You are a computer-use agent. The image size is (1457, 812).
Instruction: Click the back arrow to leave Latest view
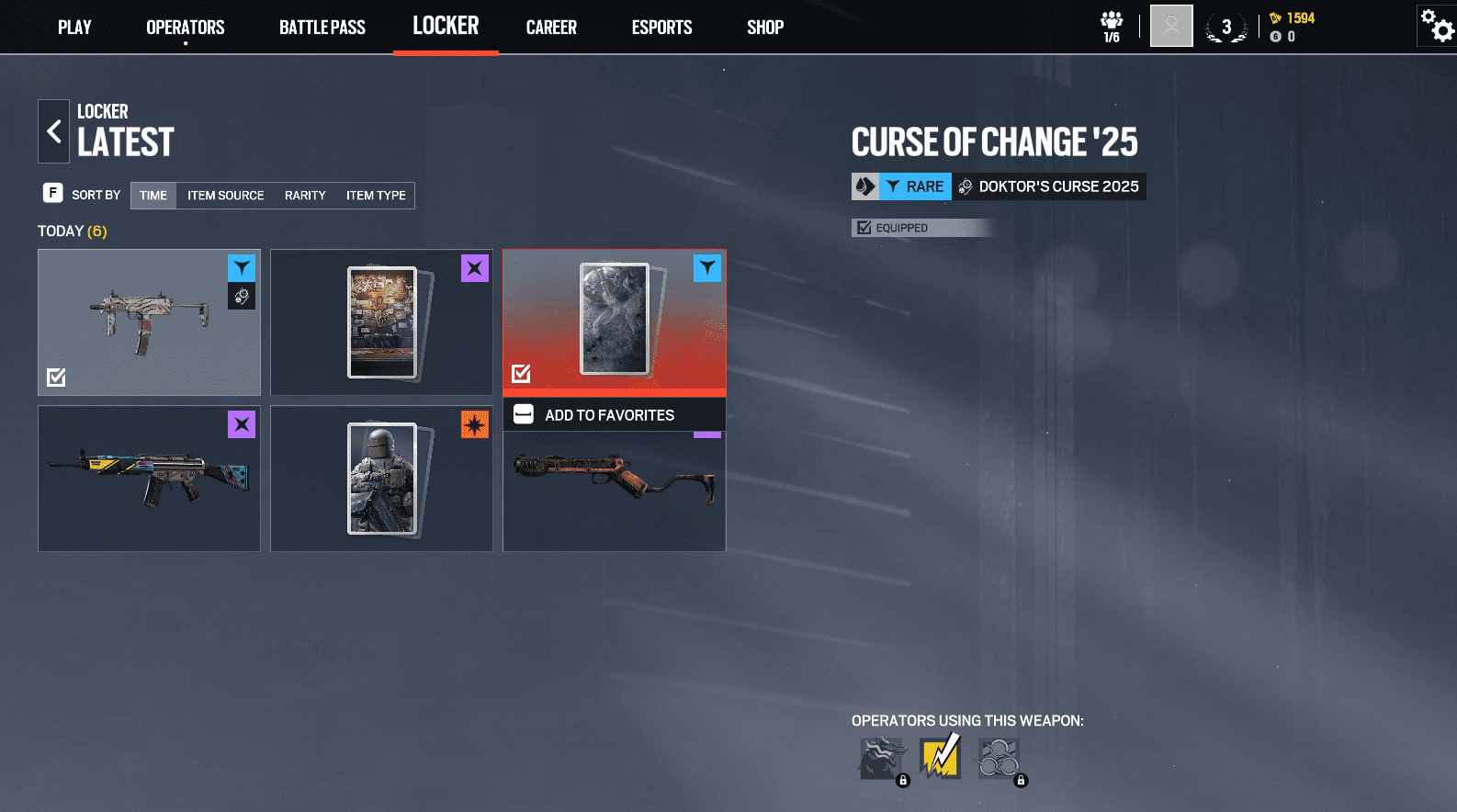(x=53, y=130)
